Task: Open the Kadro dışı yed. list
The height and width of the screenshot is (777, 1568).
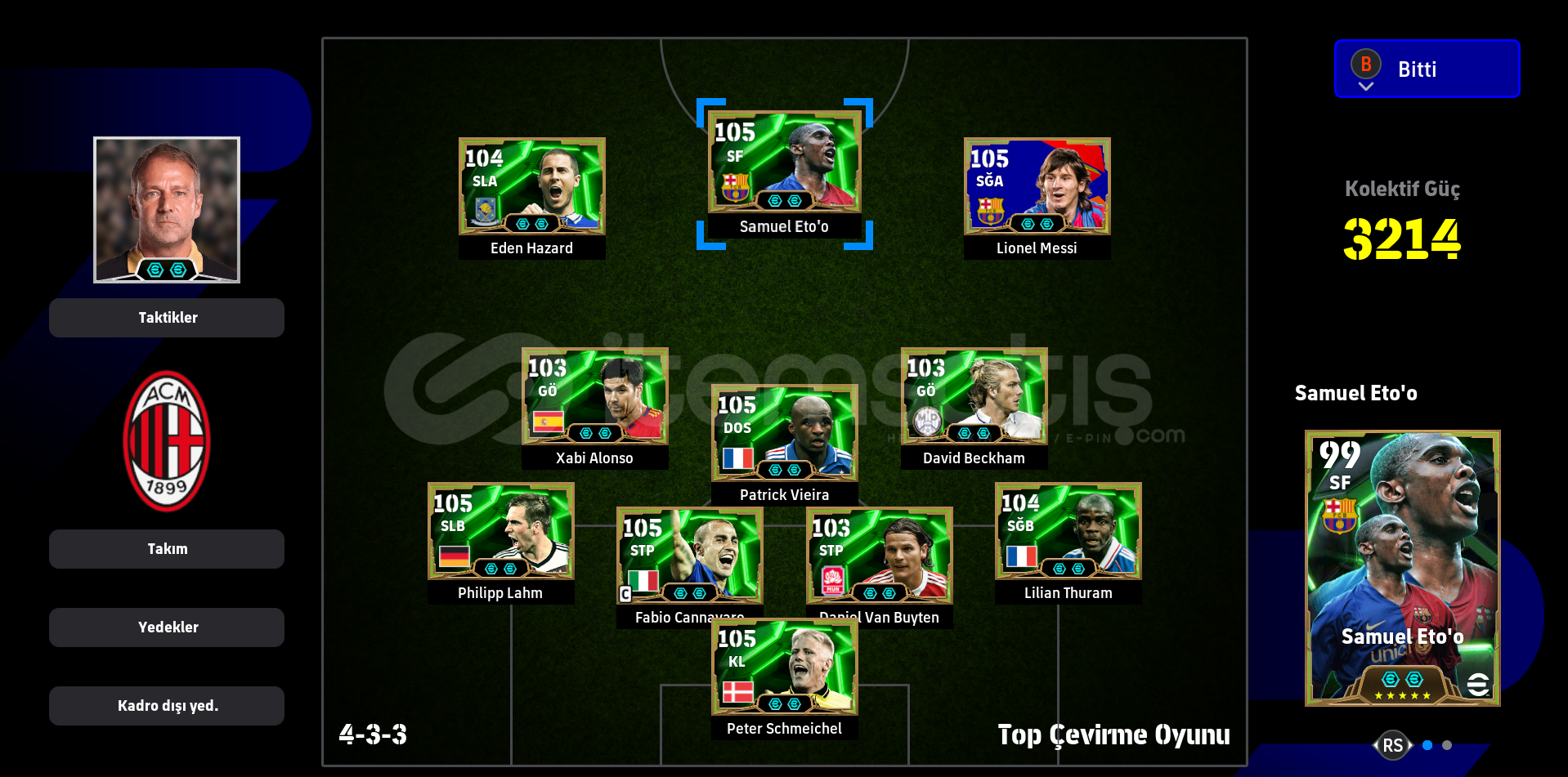Action: [166, 705]
